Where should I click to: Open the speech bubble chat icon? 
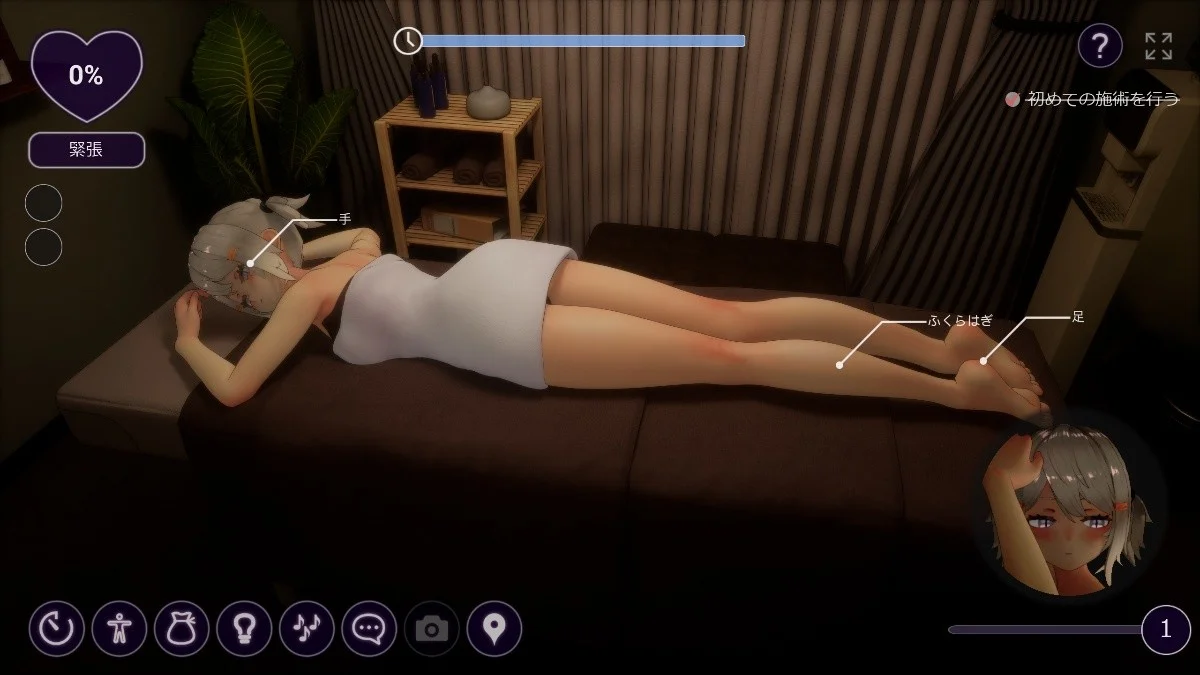369,628
